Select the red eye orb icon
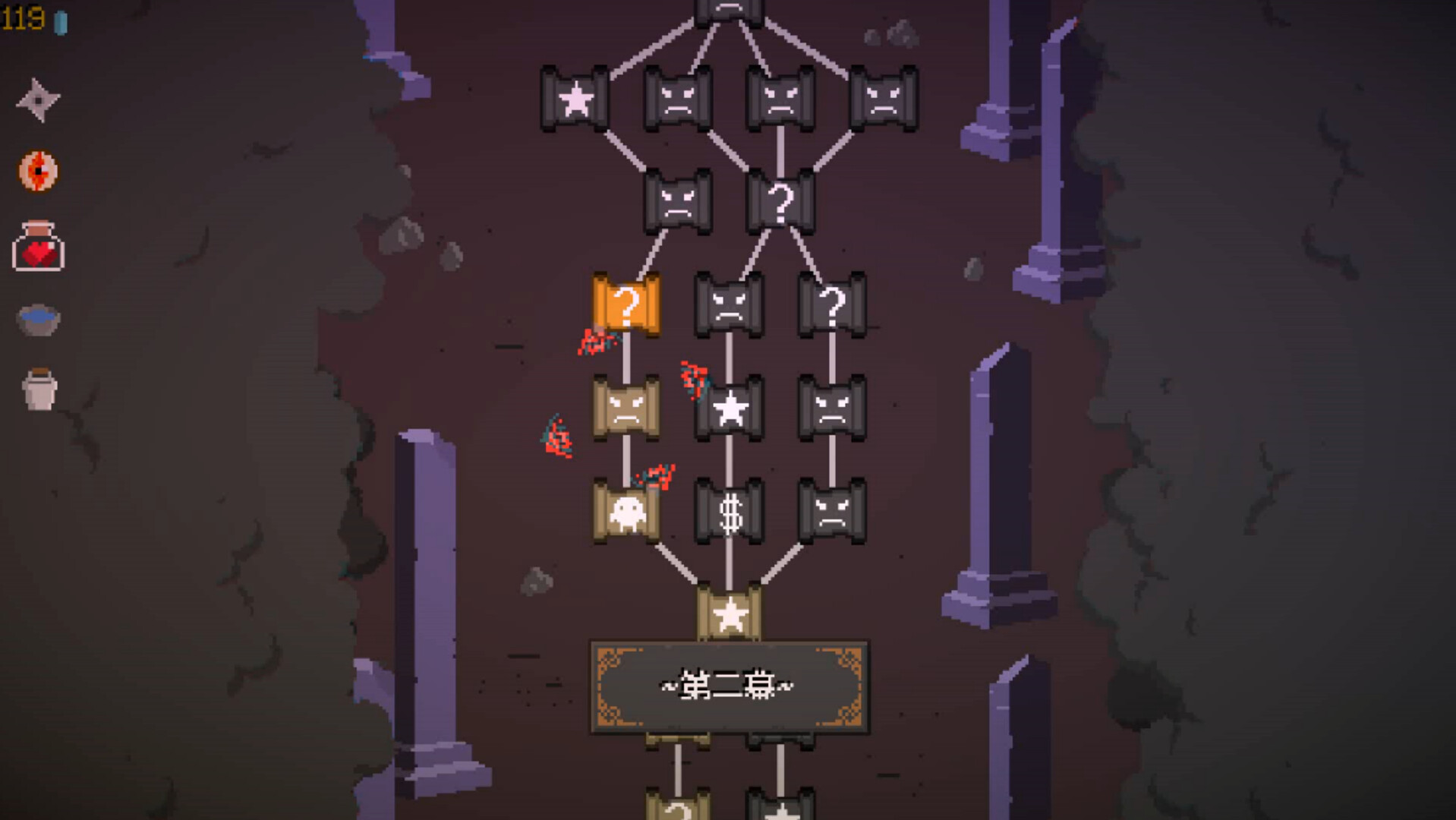 coord(38,171)
